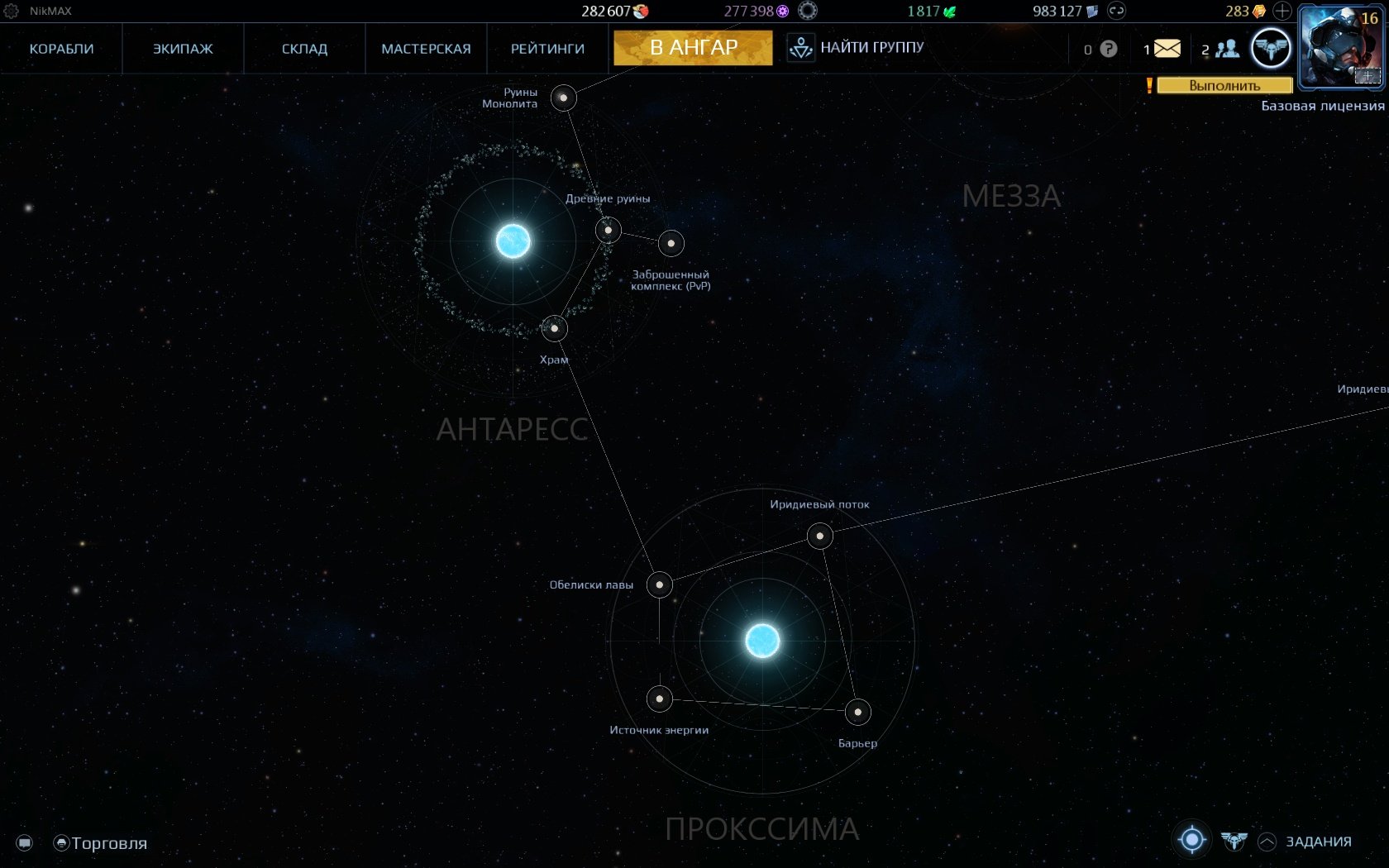The height and width of the screenshot is (868, 1389).
Task: Choose the Древние руины location node
Action: point(609,230)
